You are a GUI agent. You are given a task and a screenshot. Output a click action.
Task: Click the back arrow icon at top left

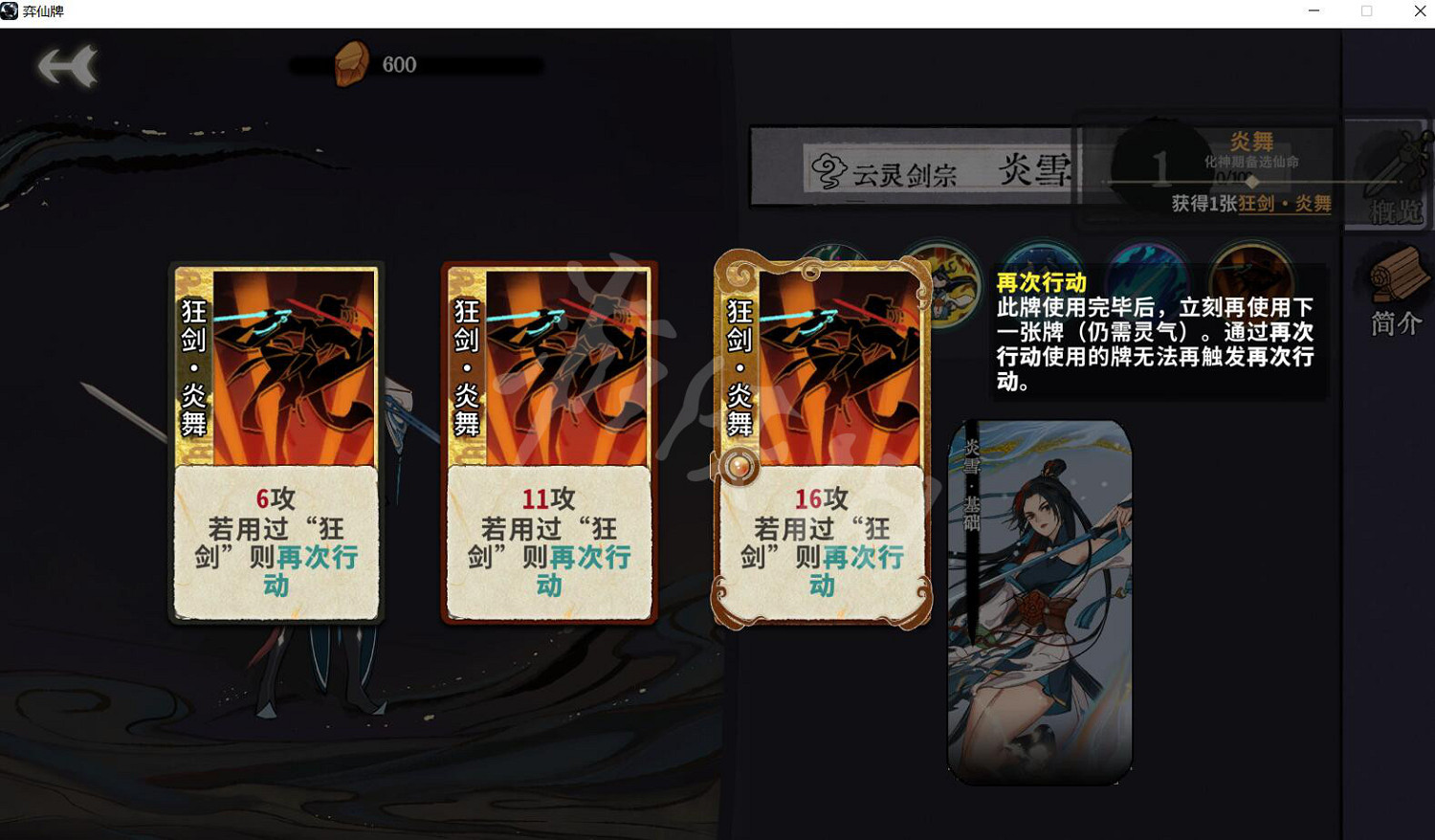coord(64,66)
